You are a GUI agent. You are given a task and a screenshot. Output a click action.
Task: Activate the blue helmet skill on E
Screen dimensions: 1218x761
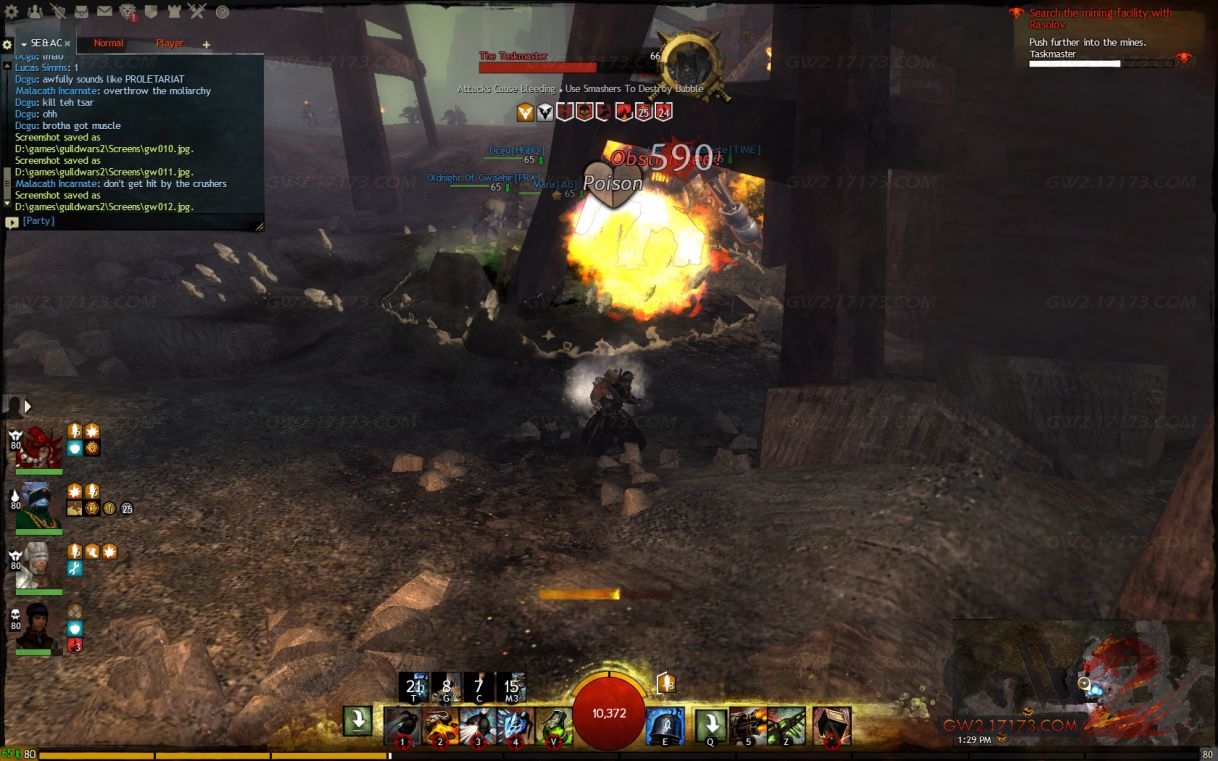click(x=665, y=725)
